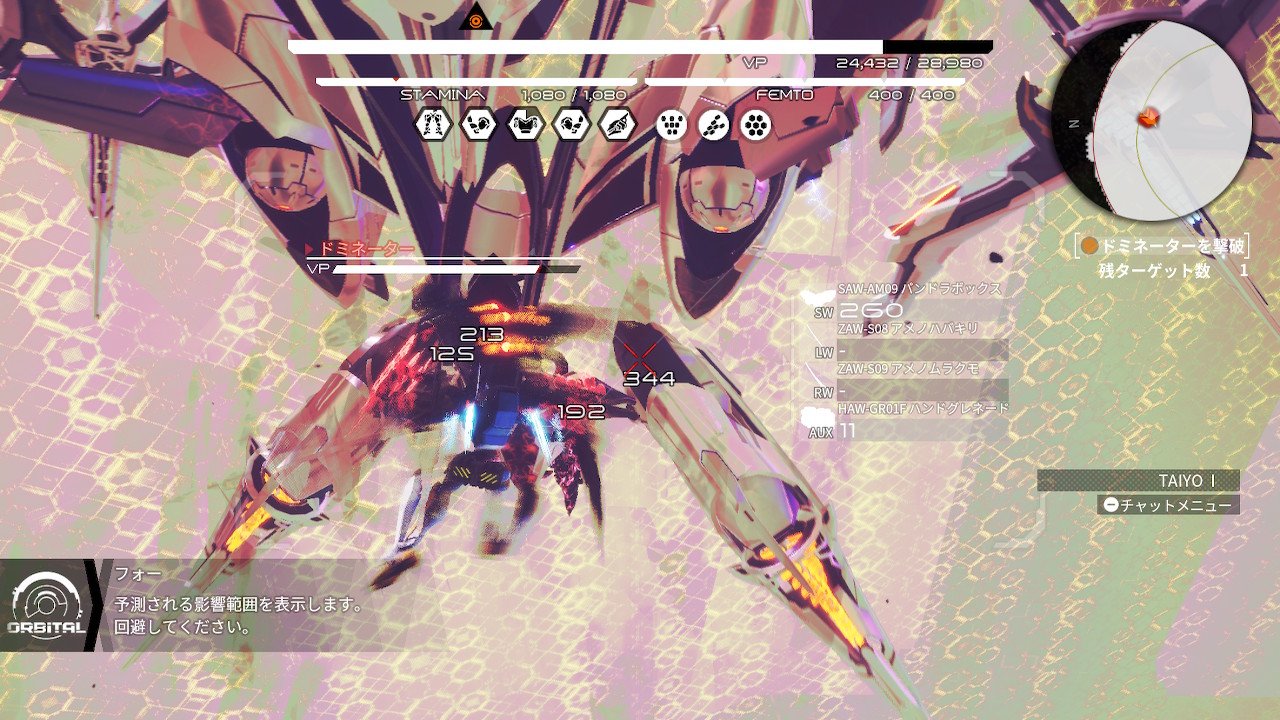Select the torso armor hexagon icon

click(525, 125)
